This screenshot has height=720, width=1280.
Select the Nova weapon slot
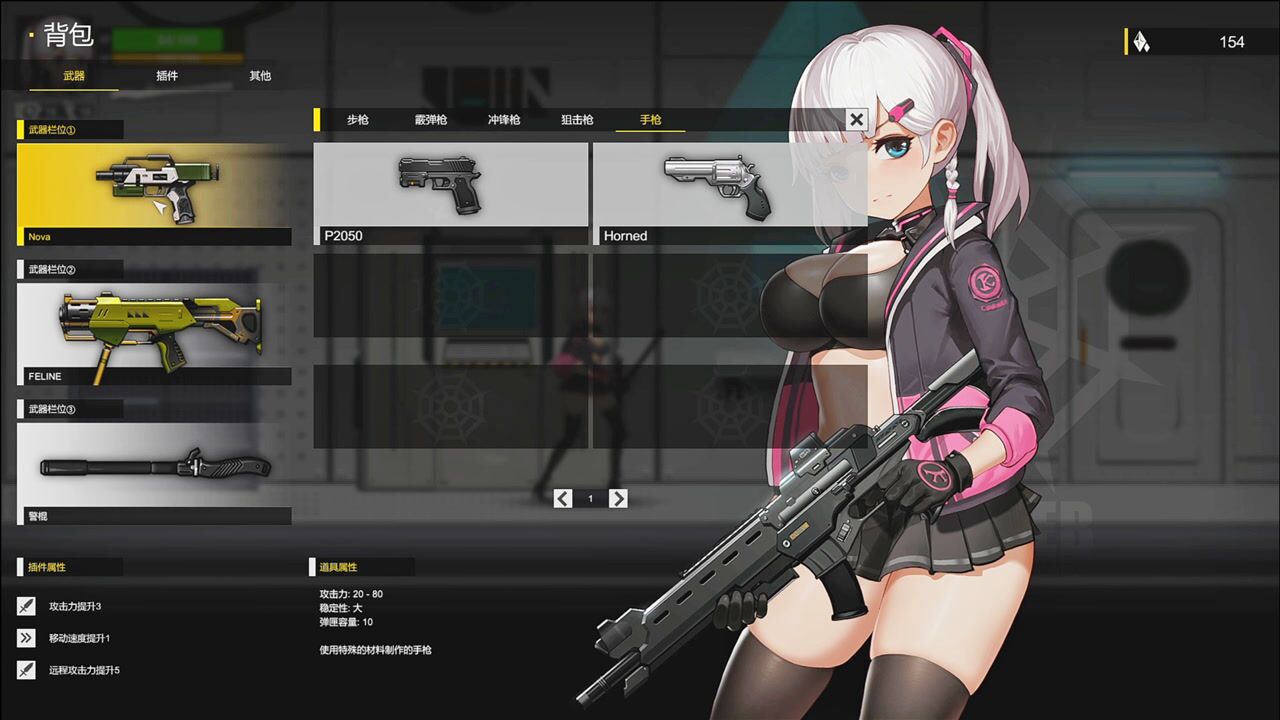pos(154,193)
